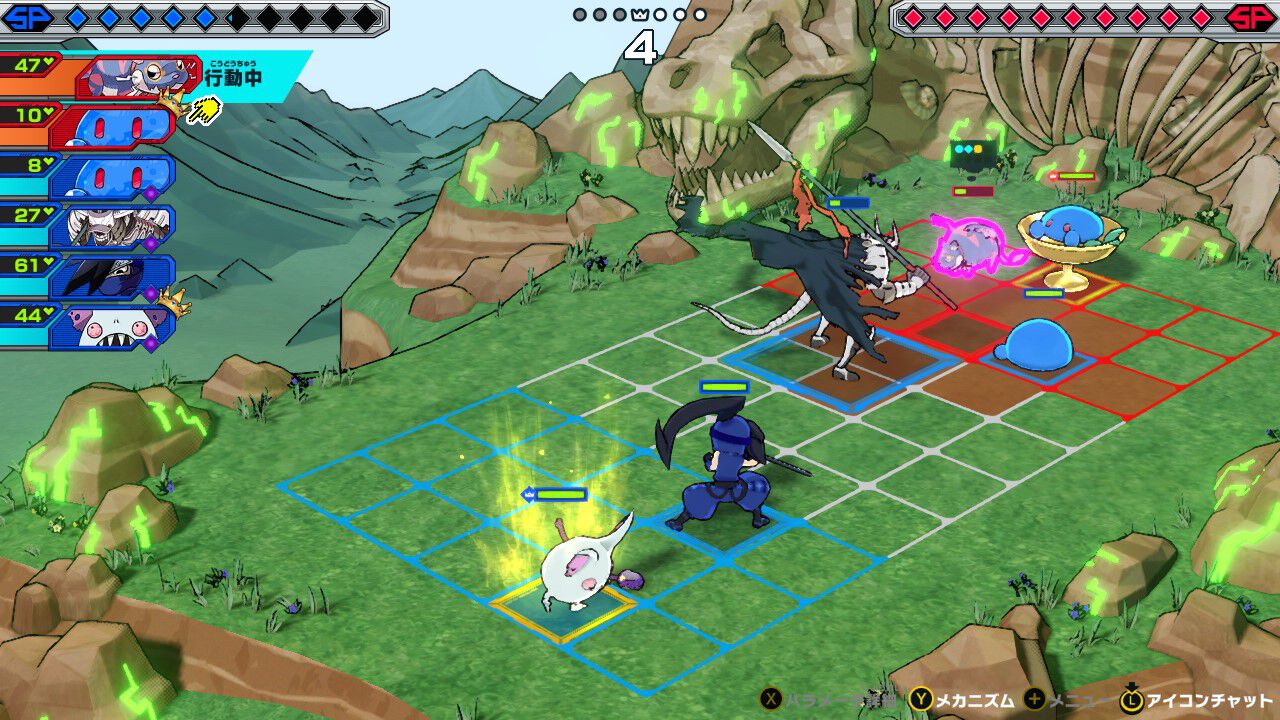Click the purple diamond on the 8 HP portrait
Screen dimensions: 1280x720
coord(149,193)
